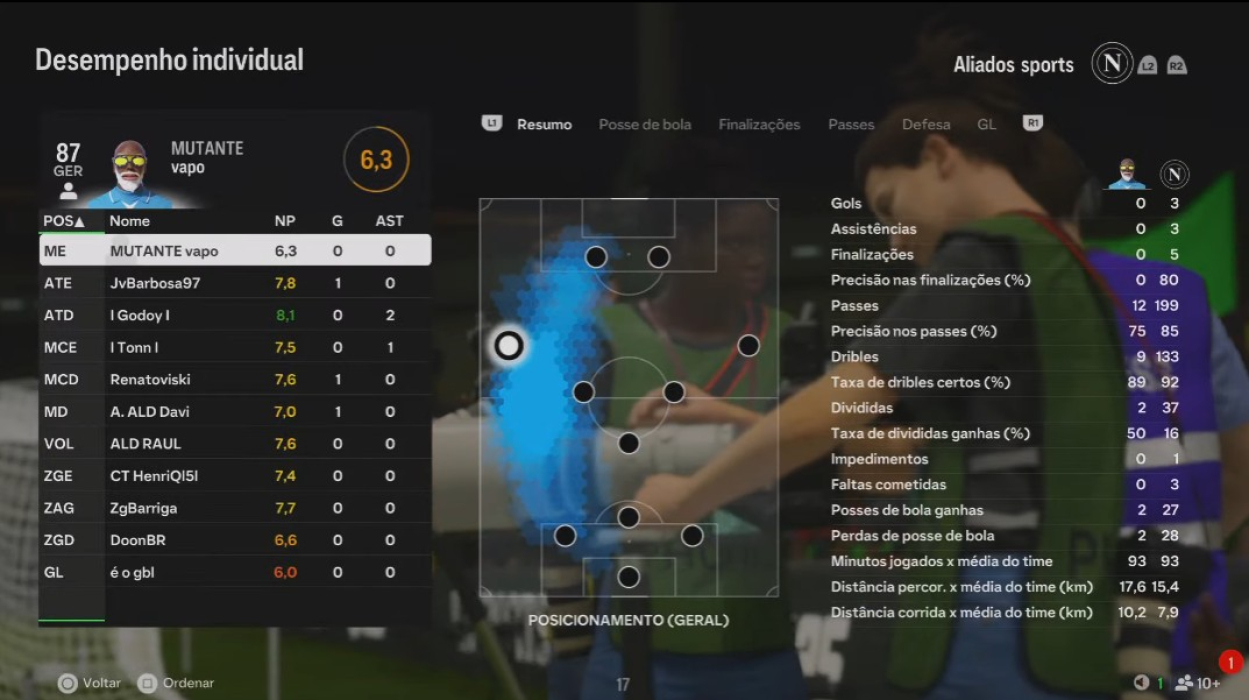Choose the A. ALD Davi row

235,411
